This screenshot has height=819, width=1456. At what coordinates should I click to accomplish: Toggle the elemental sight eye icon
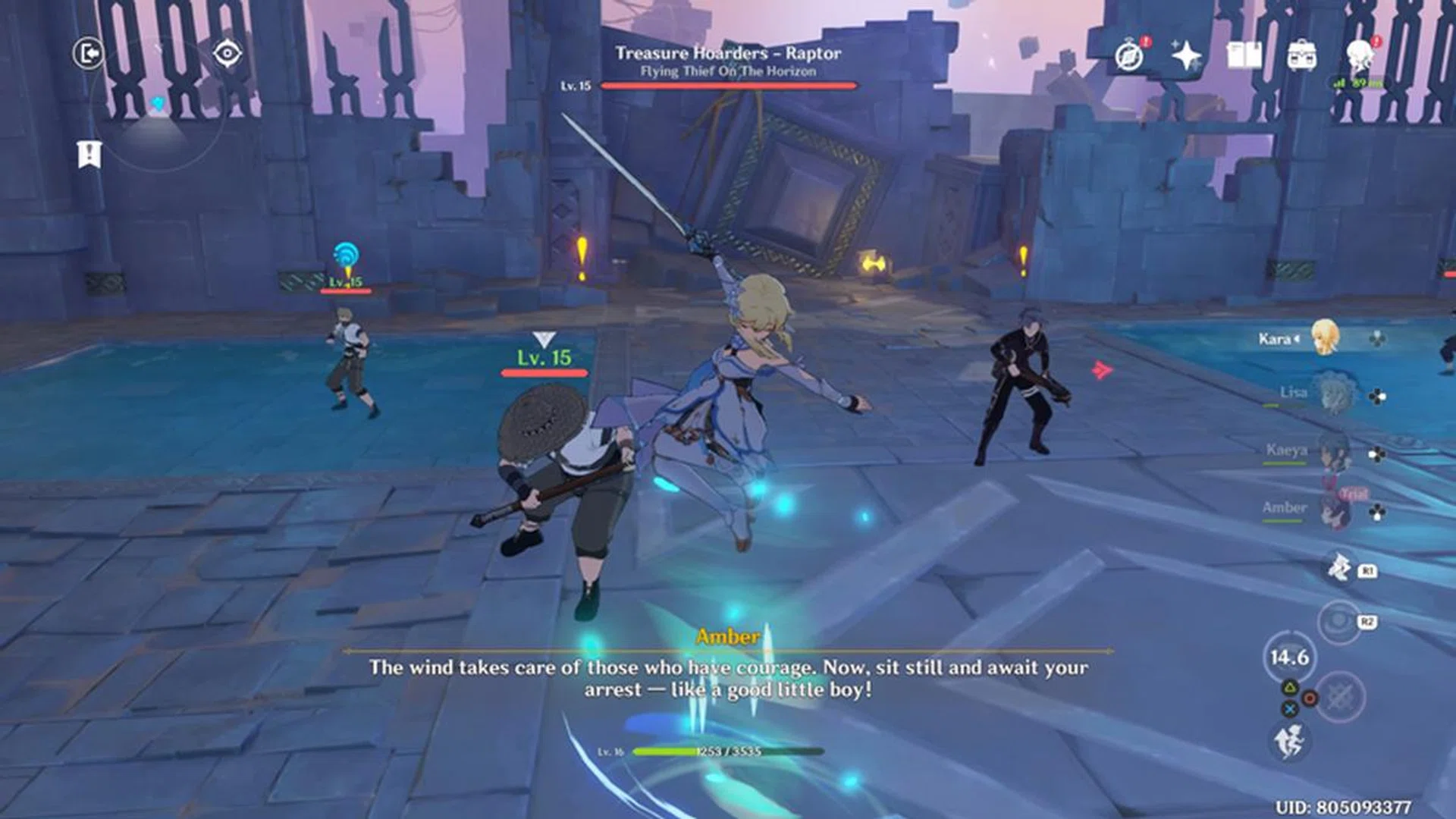227,53
